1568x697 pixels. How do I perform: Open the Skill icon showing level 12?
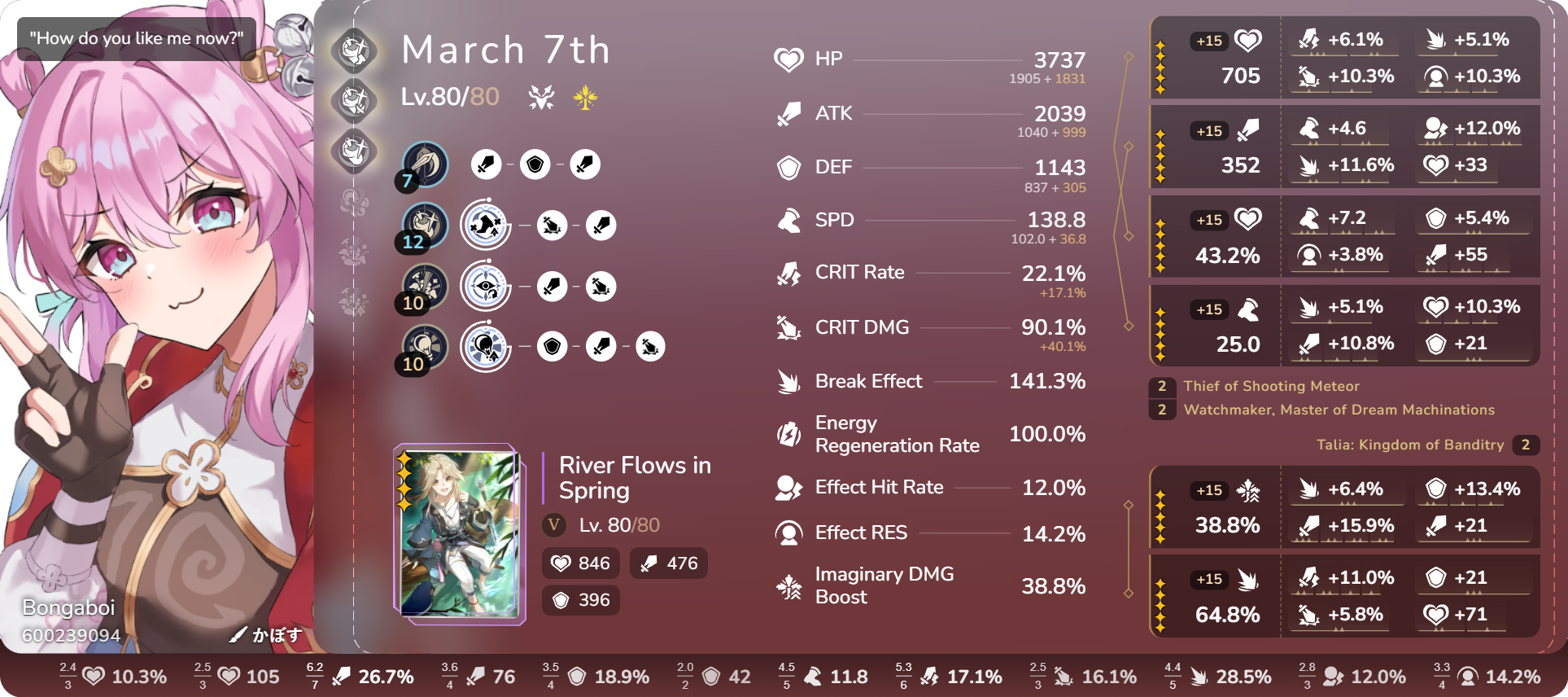tap(424, 225)
